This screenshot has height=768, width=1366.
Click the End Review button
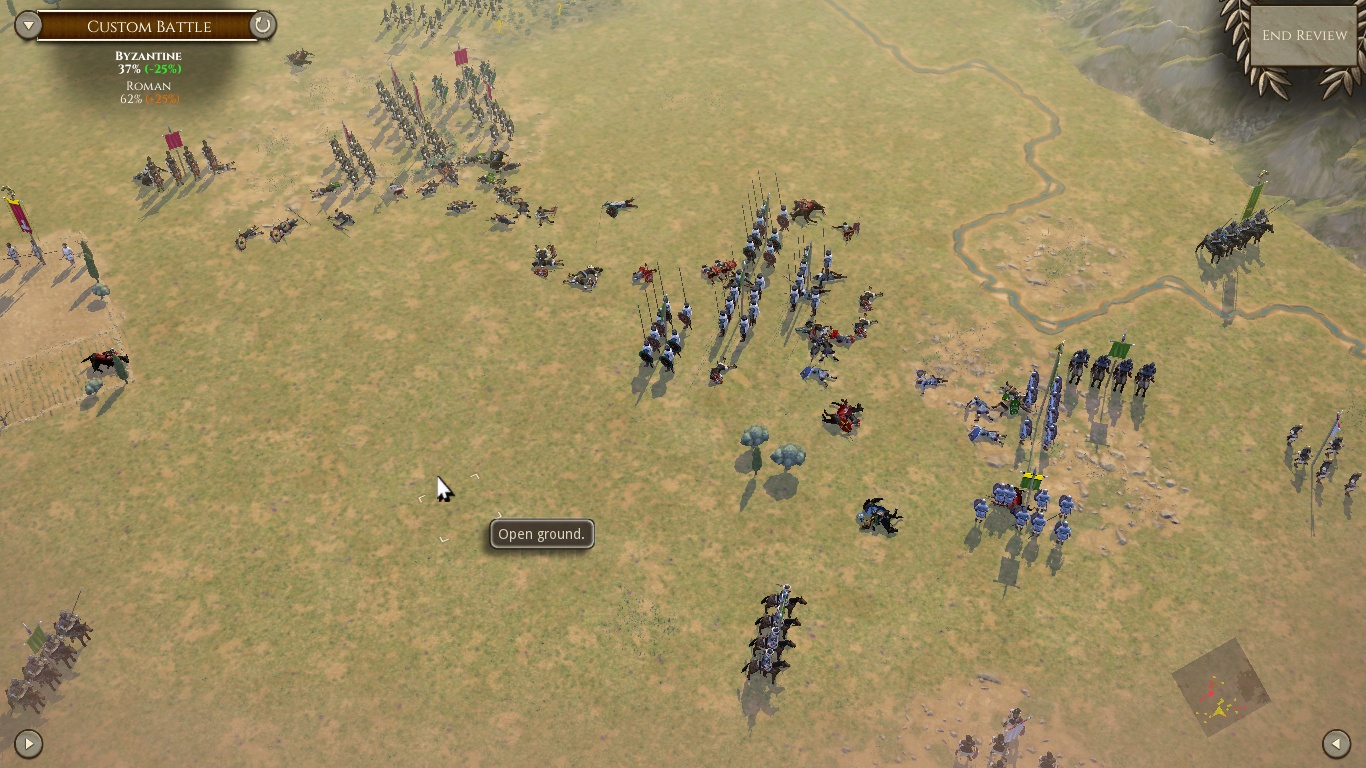tap(1304, 35)
